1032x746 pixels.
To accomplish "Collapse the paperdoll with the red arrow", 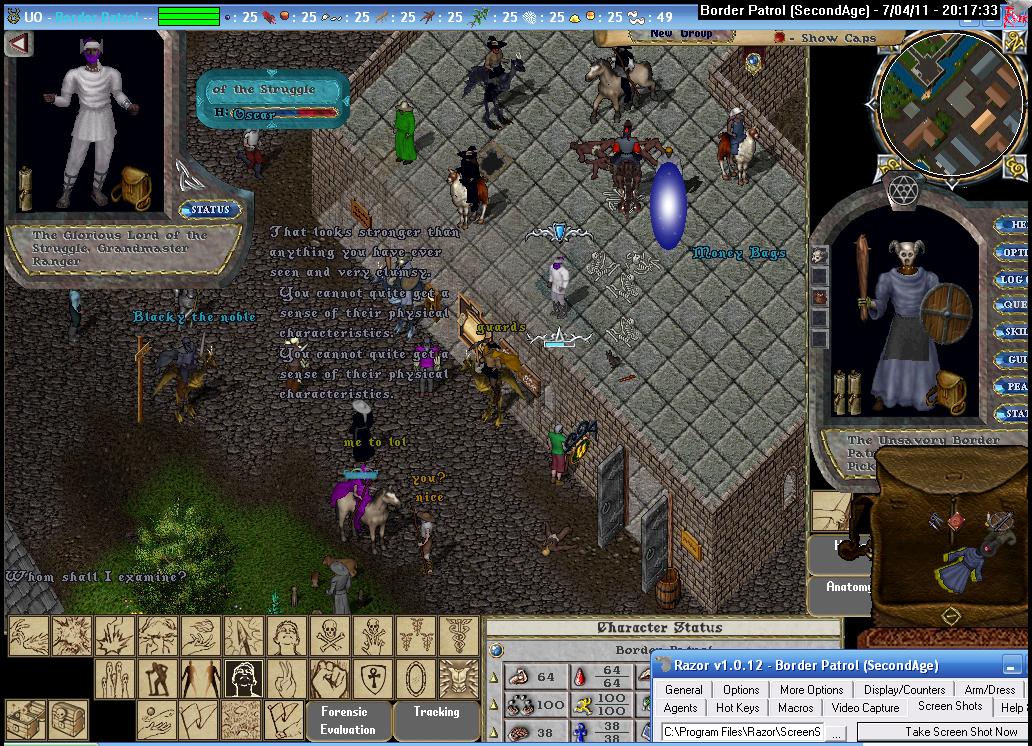I will point(18,44).
